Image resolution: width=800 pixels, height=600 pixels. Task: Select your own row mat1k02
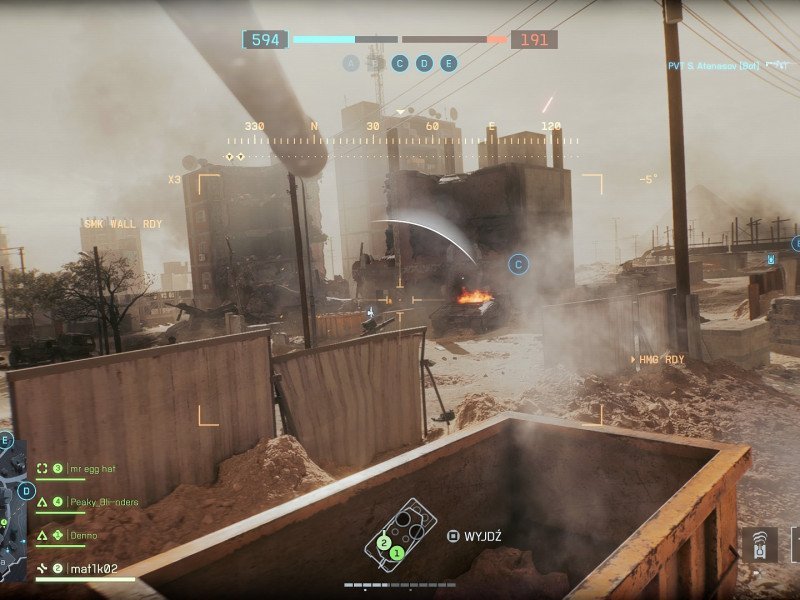93,569
